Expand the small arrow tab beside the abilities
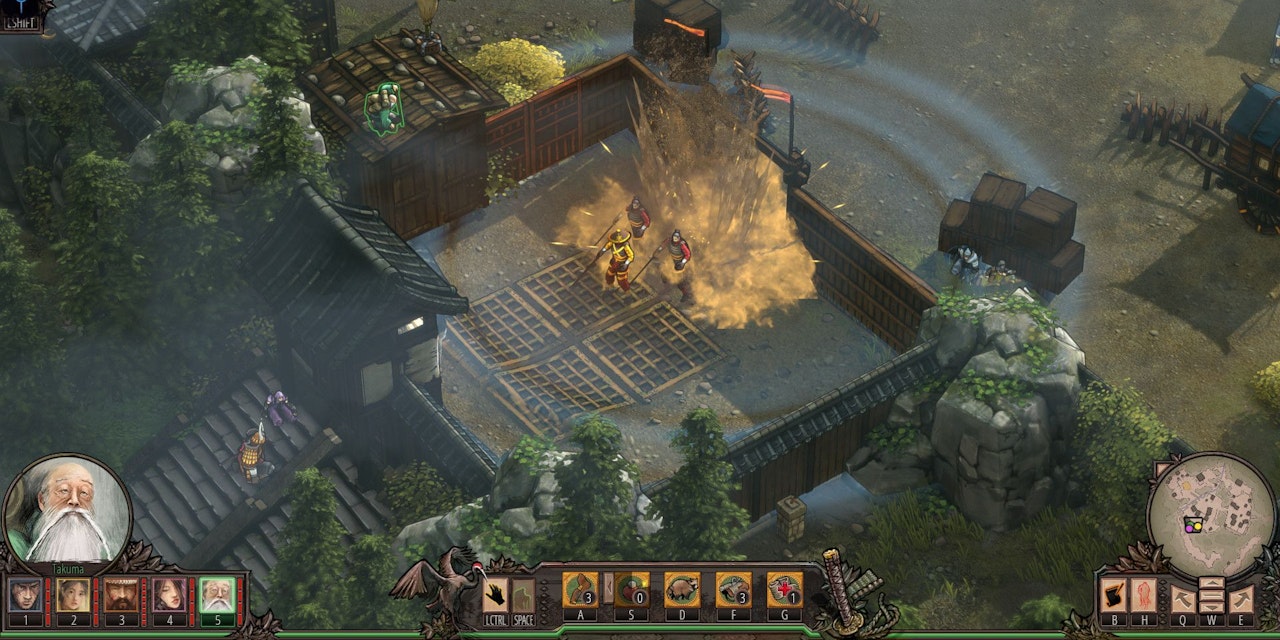Image resolution: width=1280 pixels, height=640 pixels. pos(606,588)
